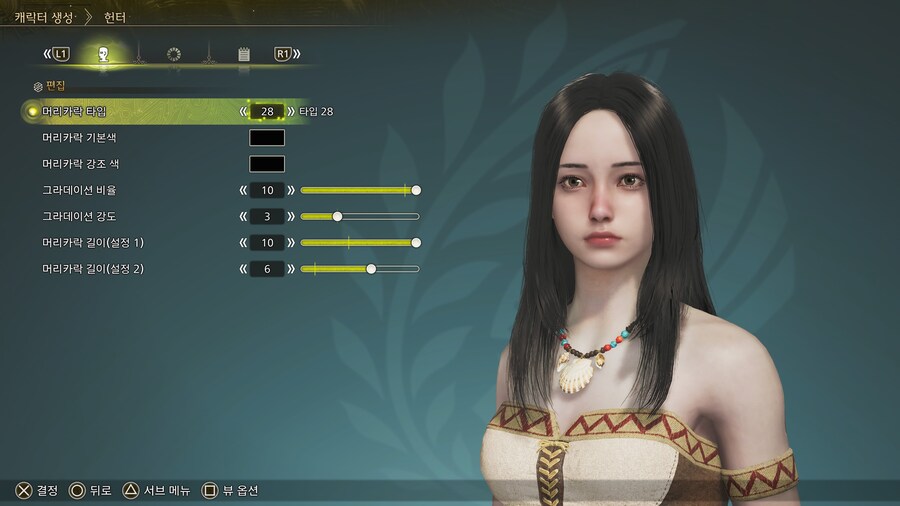This screenshot has width=900, height=506.
Task: Switch to the head icon tab
Action: [x=103, y=54]
